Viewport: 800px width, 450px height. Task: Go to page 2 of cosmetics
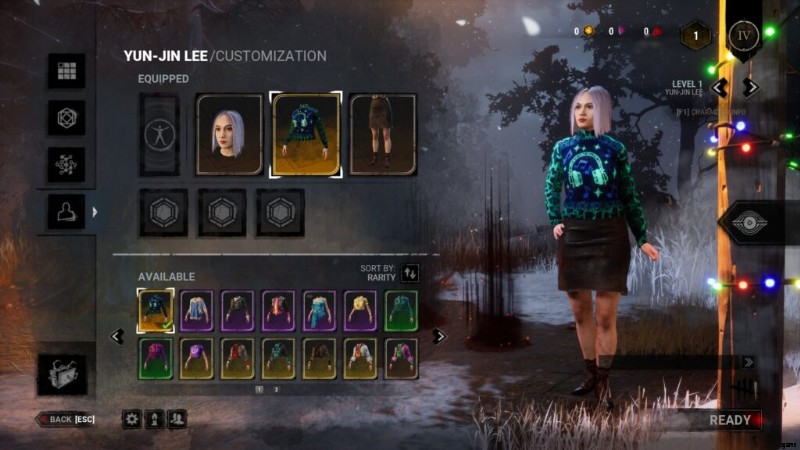277,389
